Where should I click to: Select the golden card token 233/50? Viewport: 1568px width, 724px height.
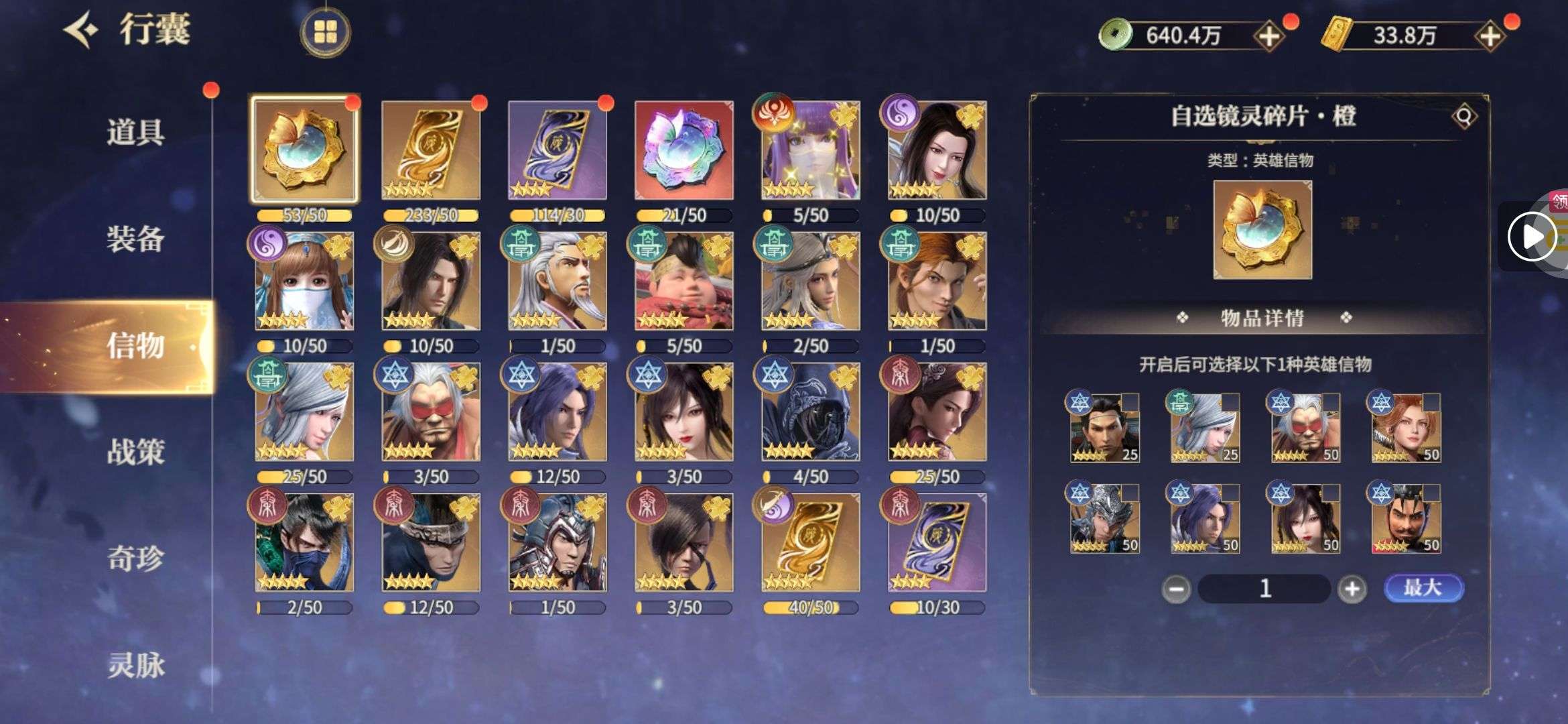[431, 149]
